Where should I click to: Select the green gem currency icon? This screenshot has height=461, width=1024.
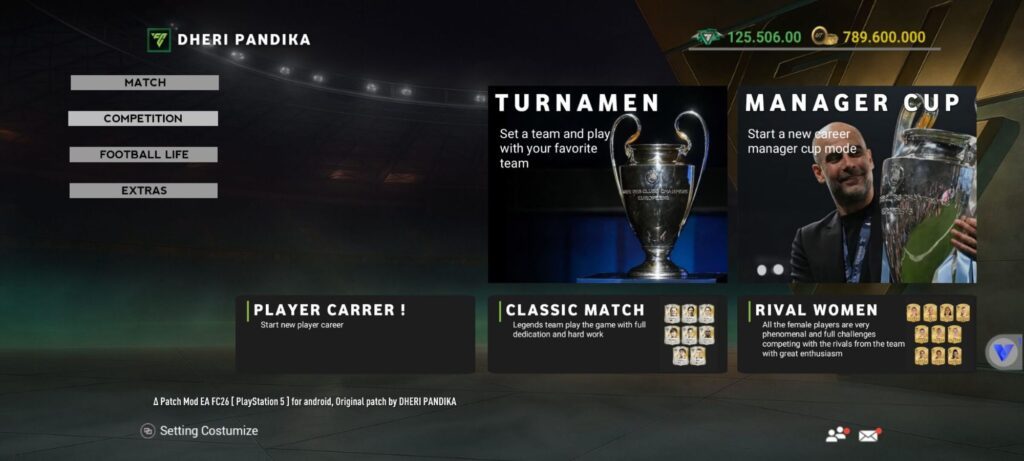point(707,37)
